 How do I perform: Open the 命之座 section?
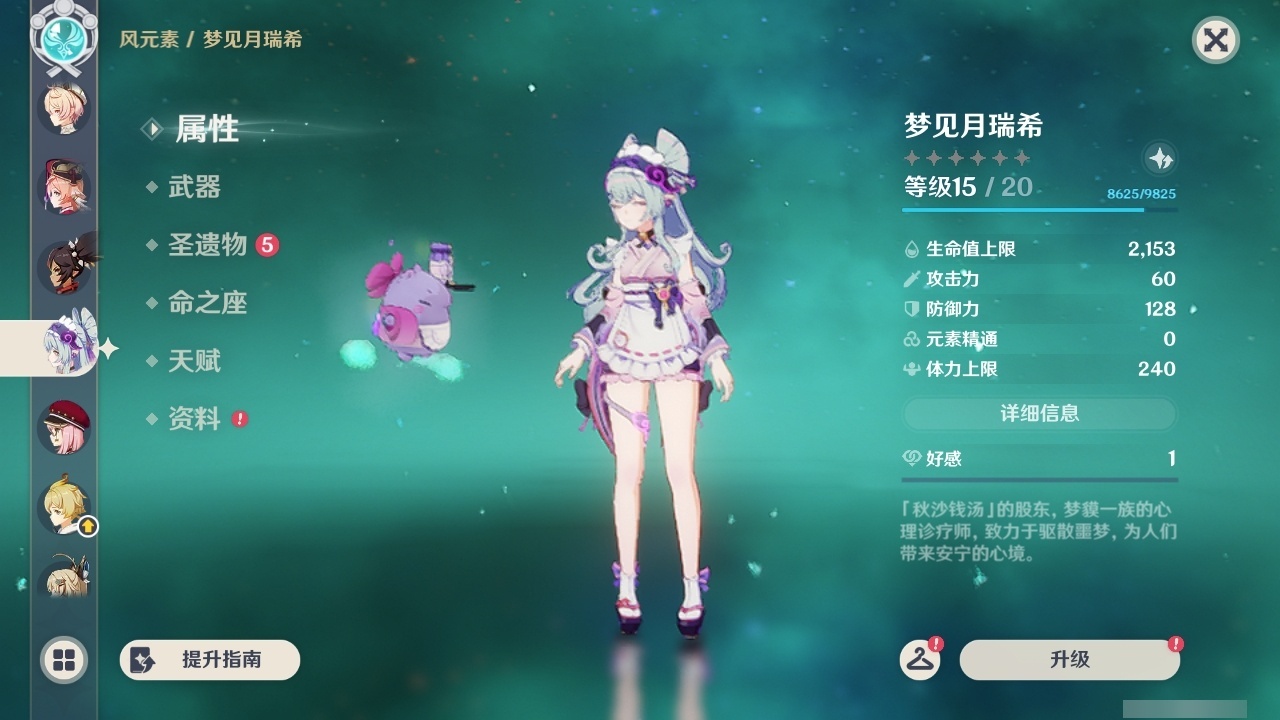(x=210, y=303)
